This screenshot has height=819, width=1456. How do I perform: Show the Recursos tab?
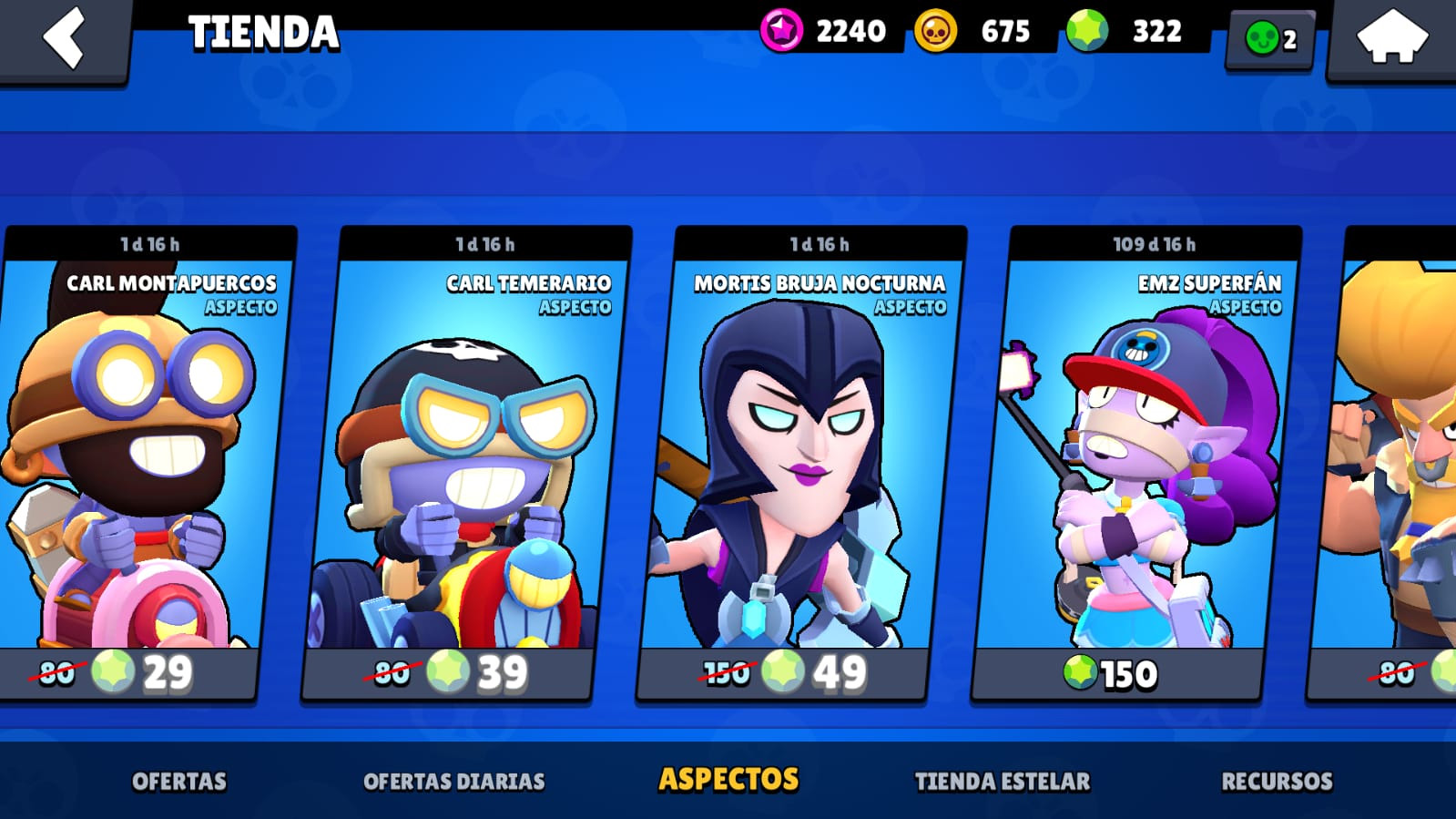[x=1277, y=782]
